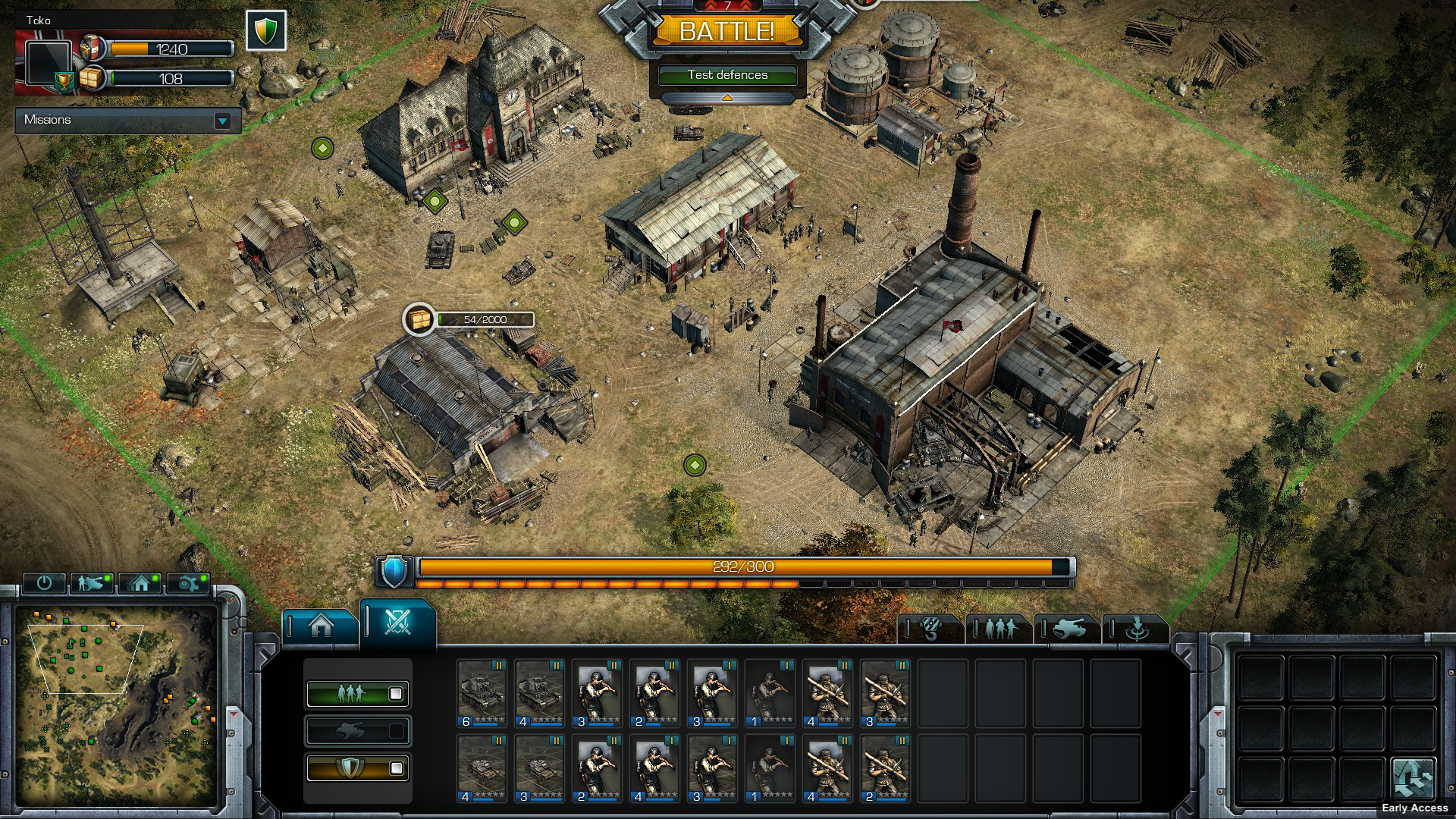1456x819 pixels.
Task: Click the crate storage 54/2000 indicator
Action: 469,320
